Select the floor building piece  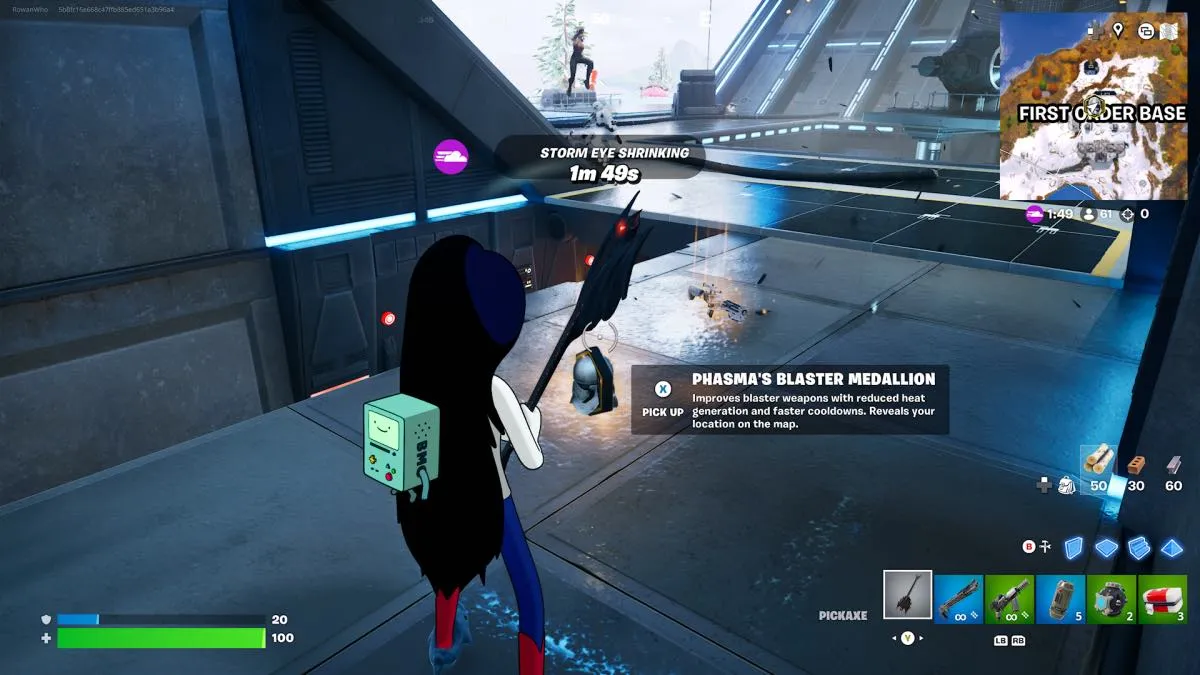coord(1106,547)
